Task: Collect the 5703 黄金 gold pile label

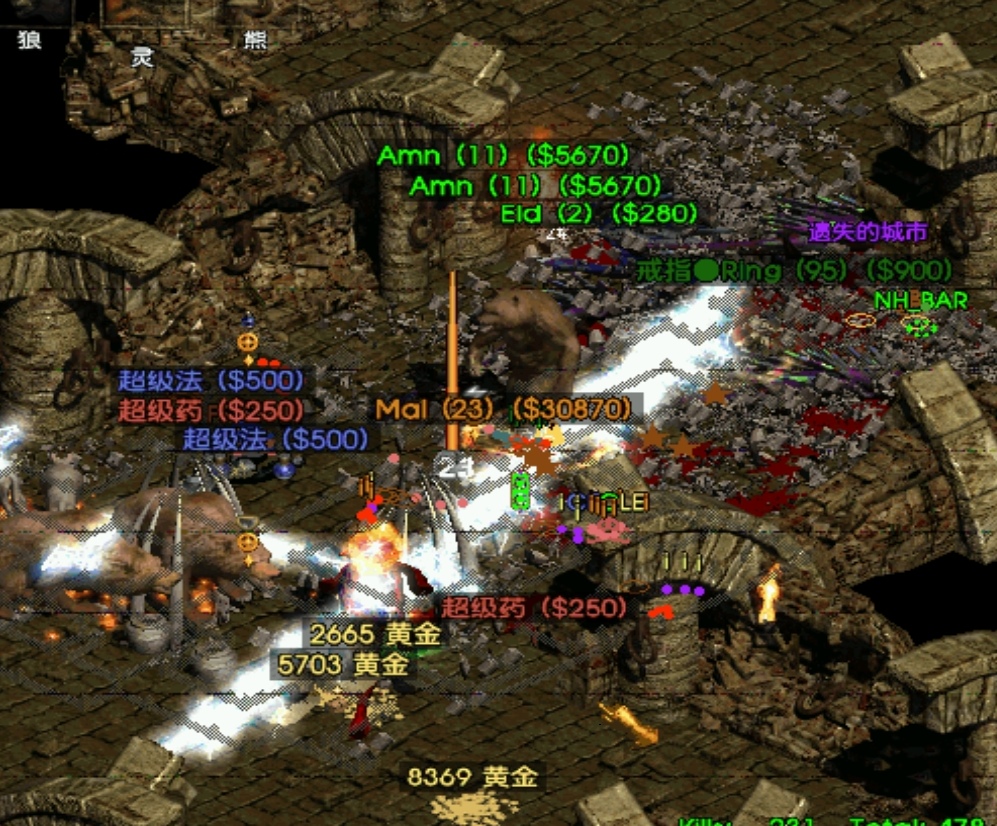Action: (x=344, y=663)
